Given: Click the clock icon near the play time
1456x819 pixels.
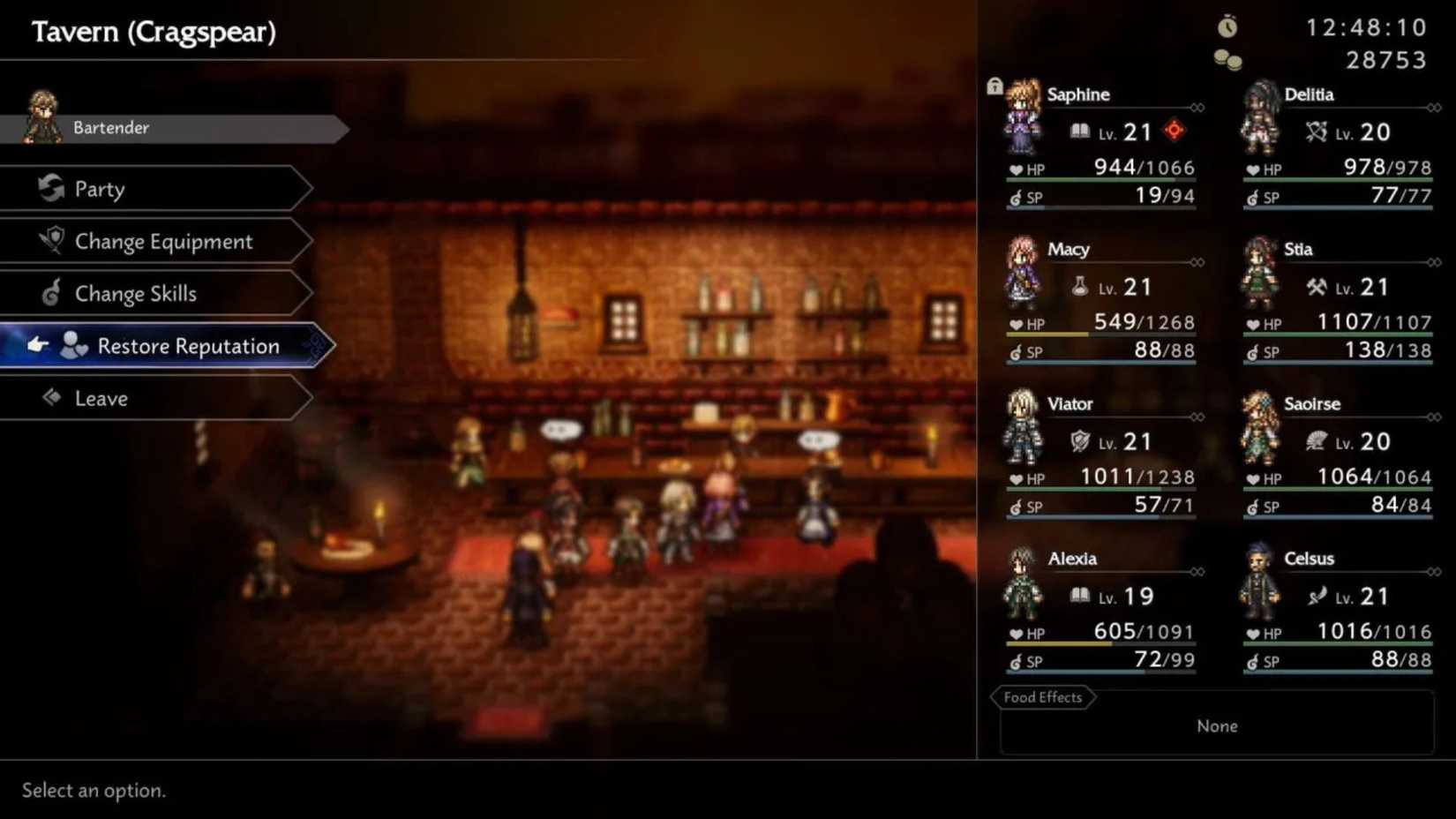Looking at the screenshot, I should pos(1228,26).
